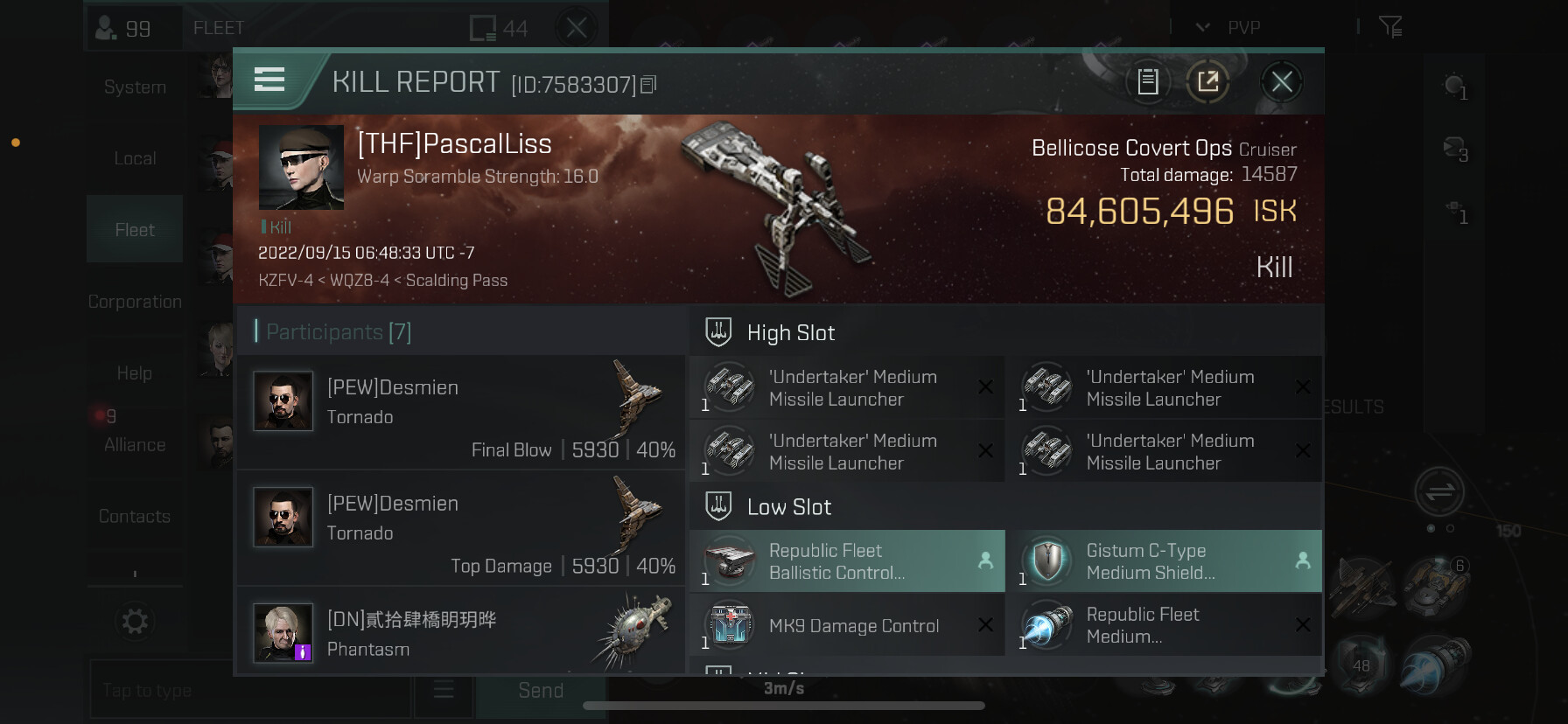Open the Contacts chat tab

135,516
